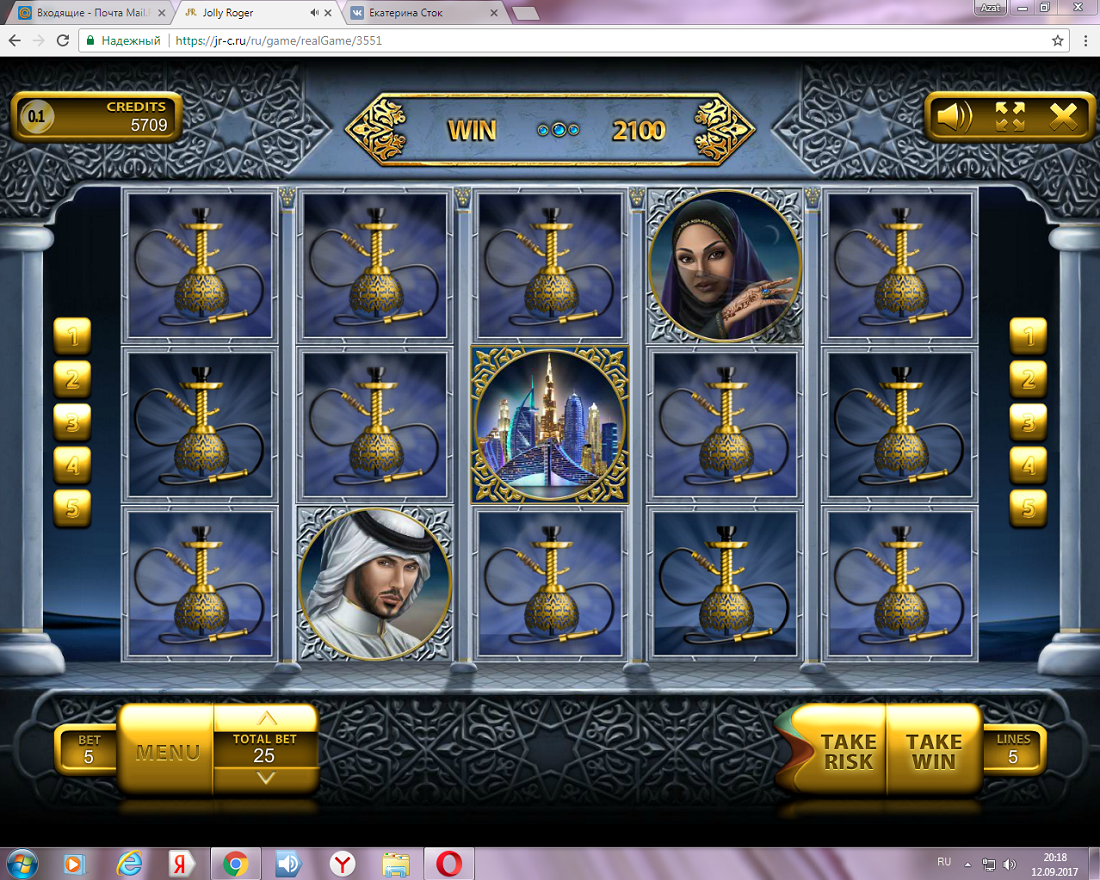Open the MENU button
The image size is (1100, 880).
point(167,751)
